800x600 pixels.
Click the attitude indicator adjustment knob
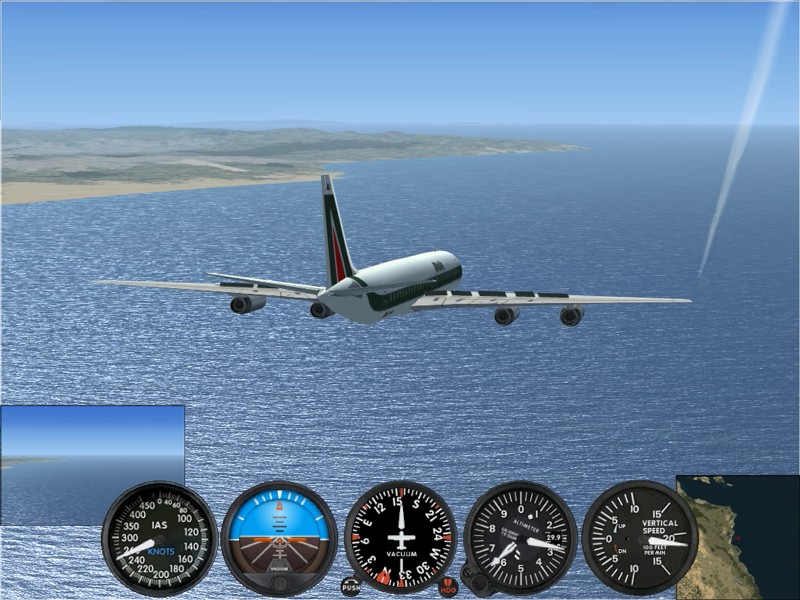point(280,583)
